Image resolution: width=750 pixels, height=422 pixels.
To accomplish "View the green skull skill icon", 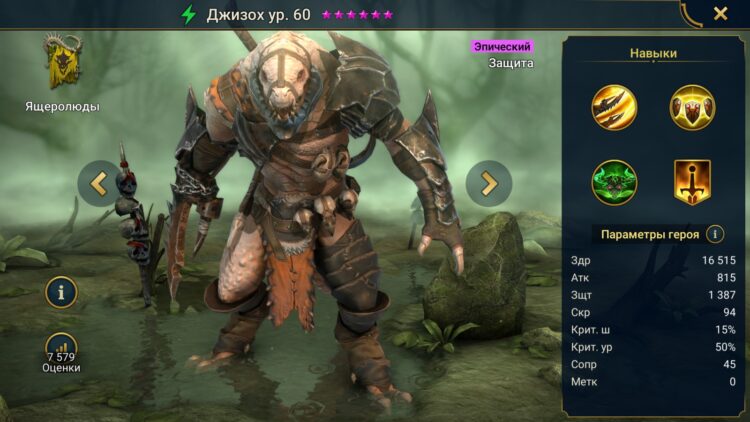I will coord(613,181).
